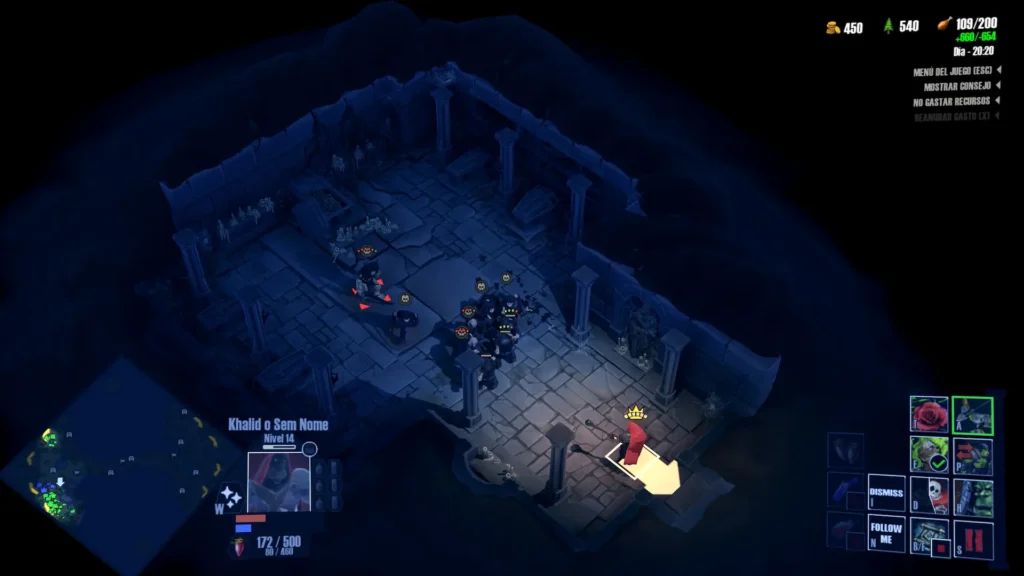Screen dimensions: 1024x576
Task: Activate the ability with green checkmark
Action: (928, 454)
